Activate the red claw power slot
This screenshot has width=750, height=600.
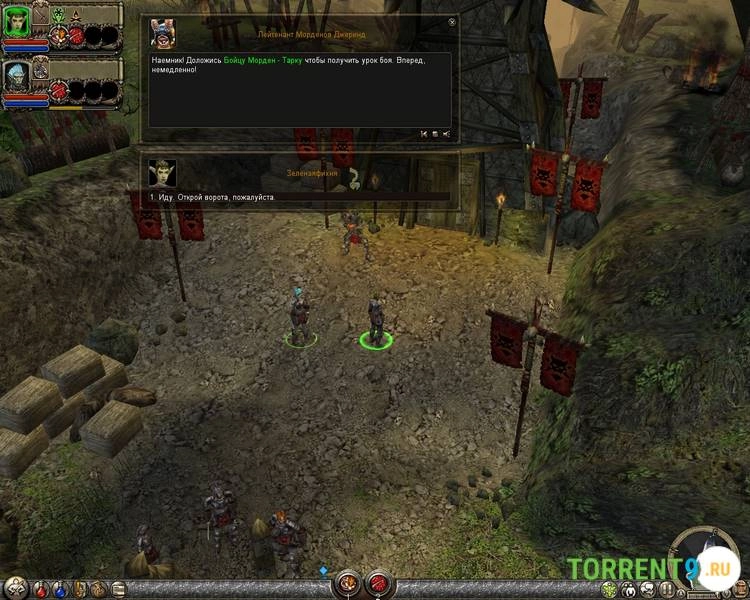click(379, 582)
